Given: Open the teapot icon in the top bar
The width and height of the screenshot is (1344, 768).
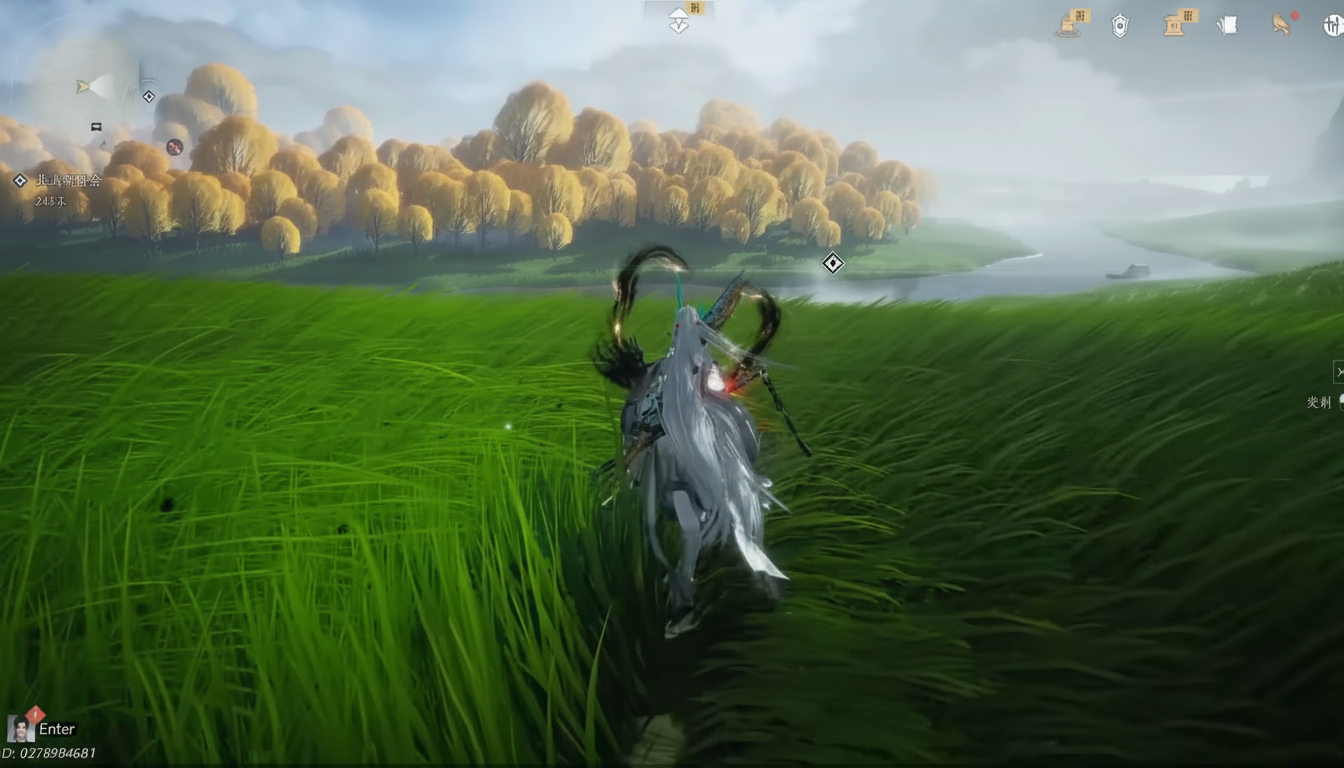Looking at the screenshot, I should click(x=1071, y=24).
